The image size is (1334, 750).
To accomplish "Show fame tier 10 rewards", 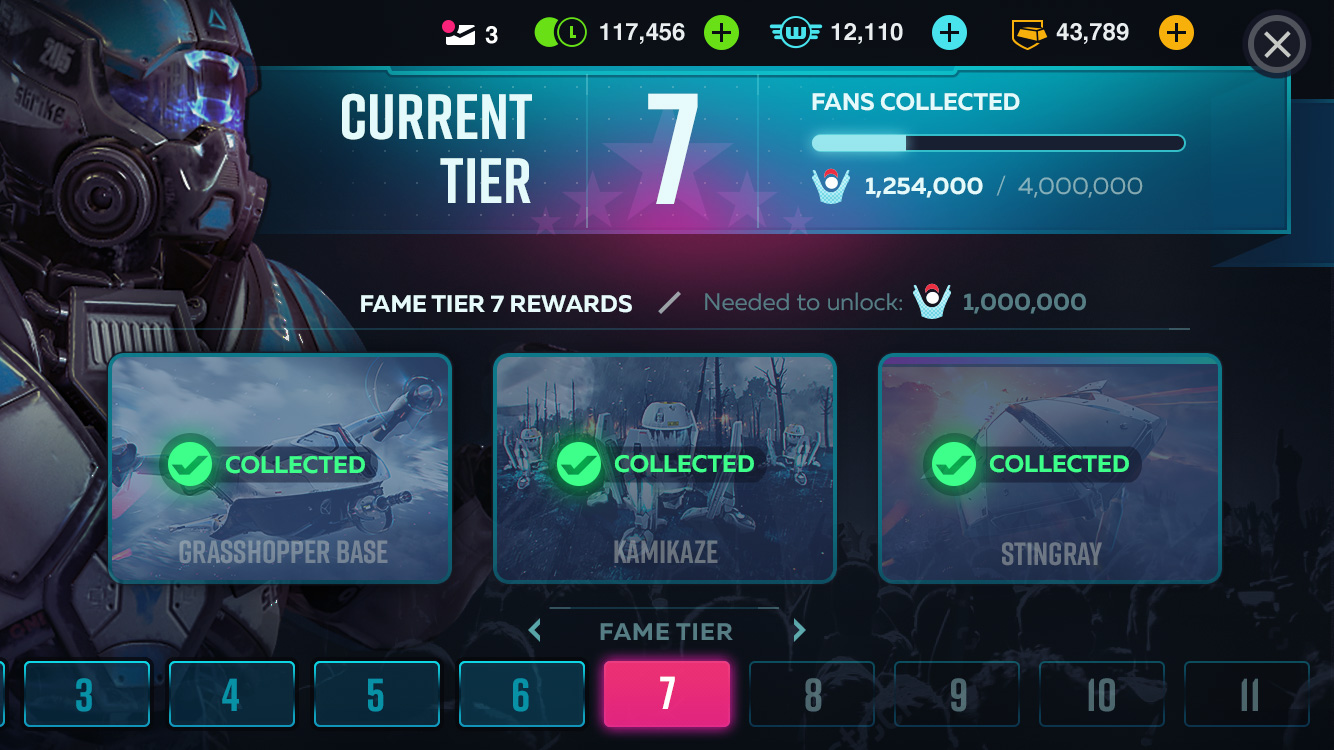I will point(1102,694).
